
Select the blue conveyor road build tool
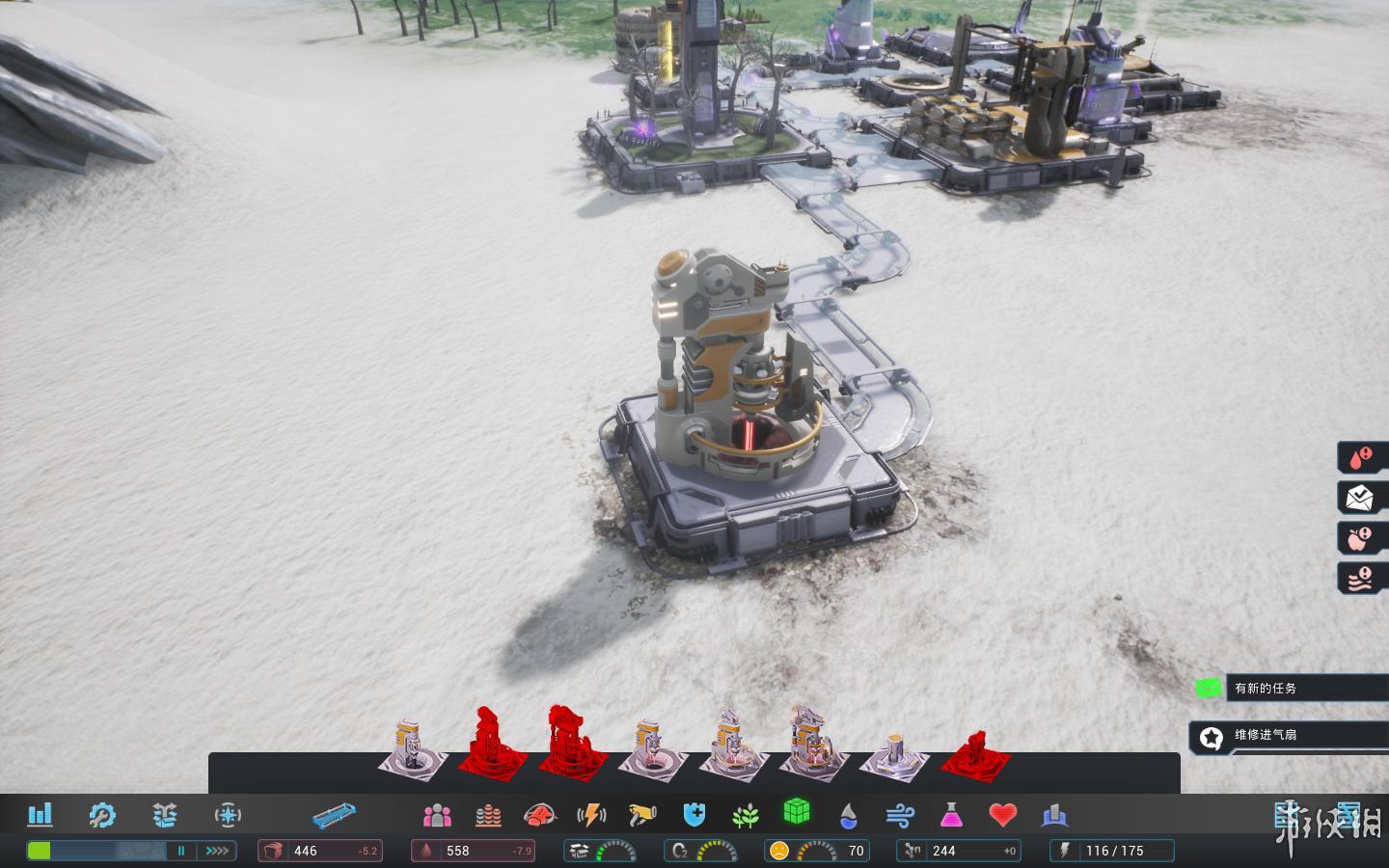334,816
